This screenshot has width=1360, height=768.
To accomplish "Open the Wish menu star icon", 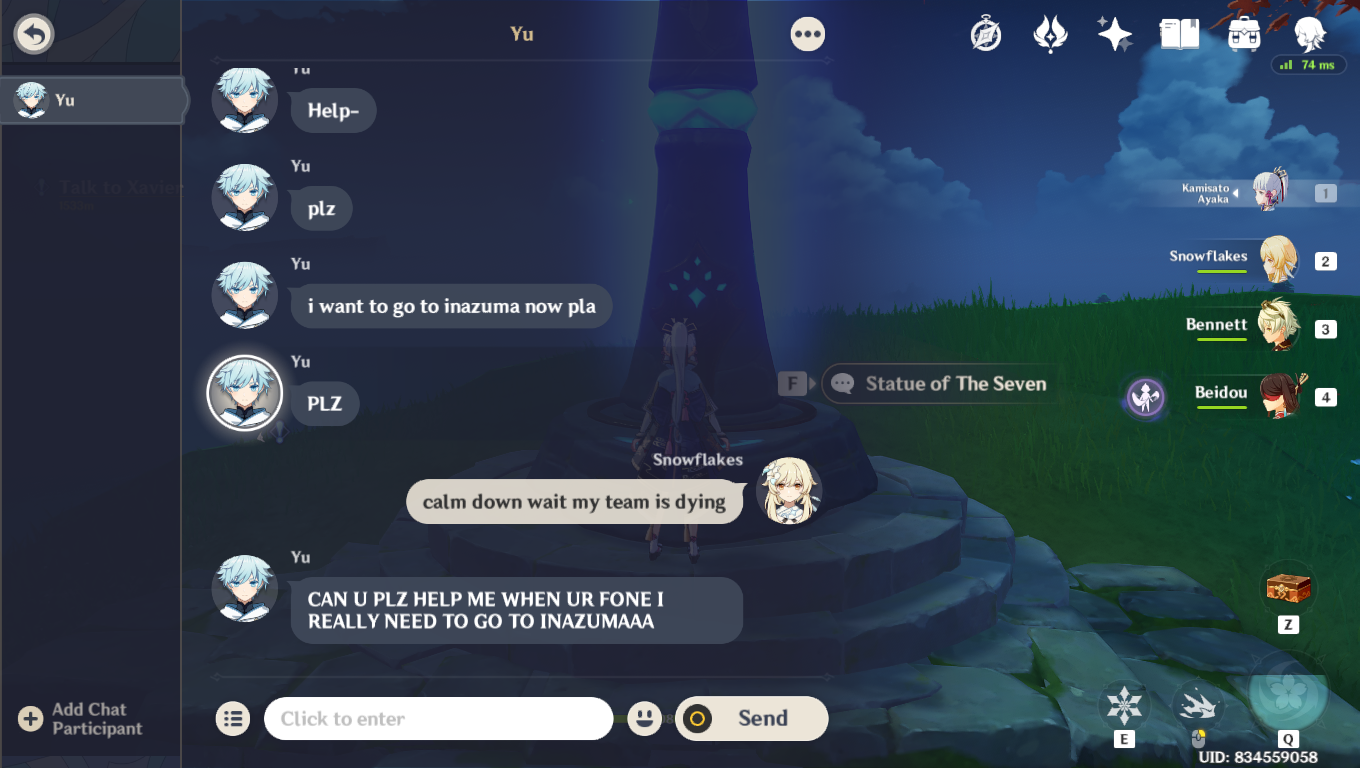I will [1114, 33].
